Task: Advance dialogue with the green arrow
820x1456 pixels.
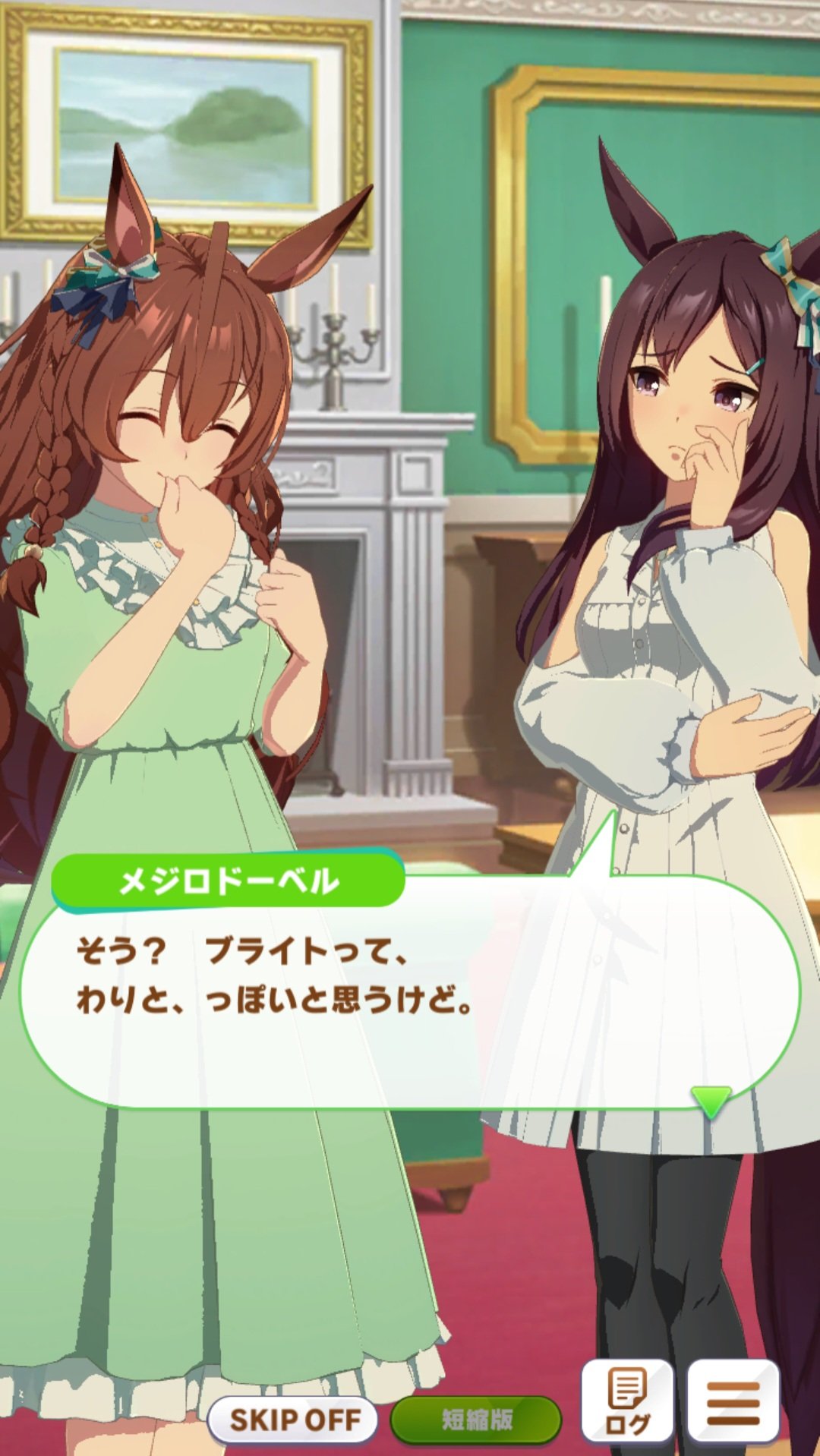Action: point(711,1100)
